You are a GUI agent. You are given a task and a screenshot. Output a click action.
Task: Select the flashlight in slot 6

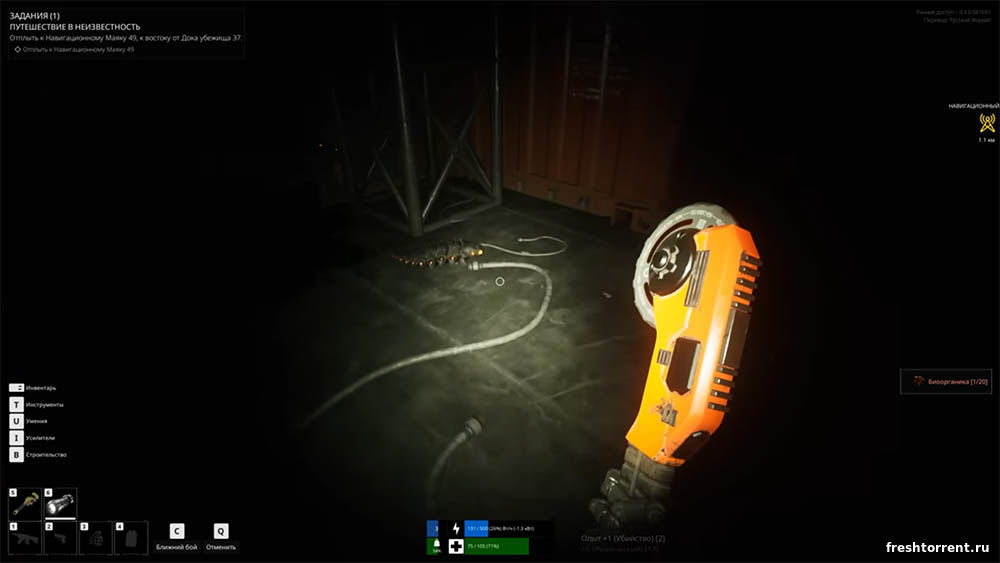[x=61, y=504]
